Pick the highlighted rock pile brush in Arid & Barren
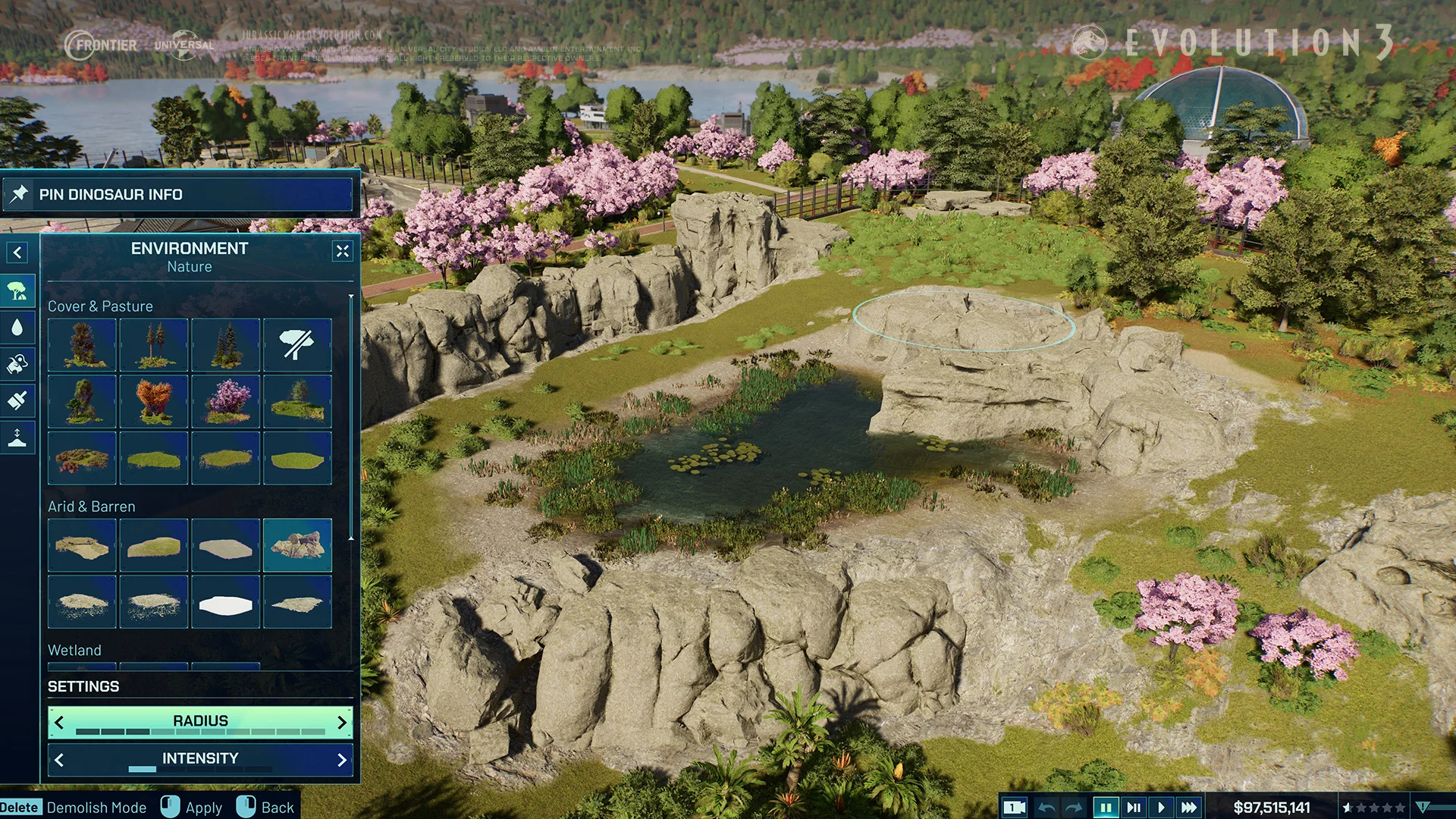 (297, 544)
